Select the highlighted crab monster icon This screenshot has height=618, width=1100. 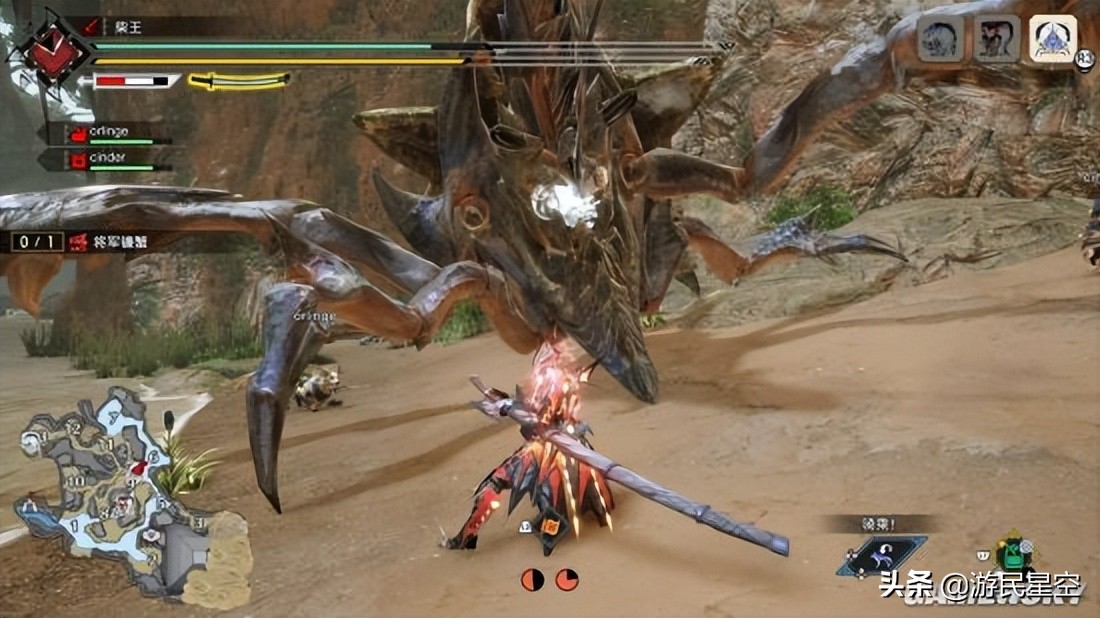pos(1053,39)
